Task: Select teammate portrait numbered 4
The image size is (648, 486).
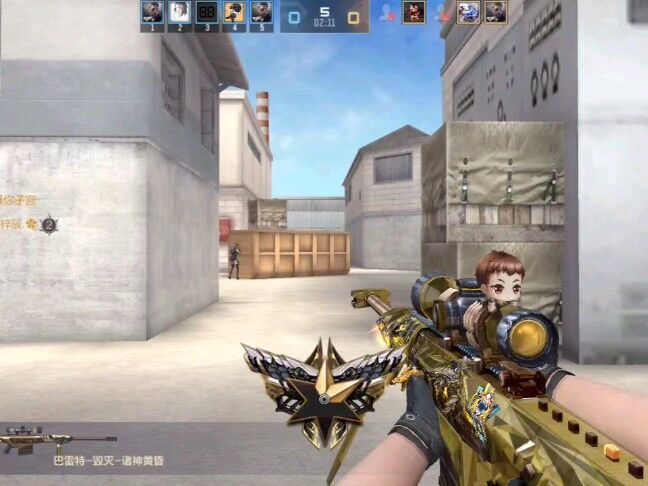Action: (x=234, y=12)
